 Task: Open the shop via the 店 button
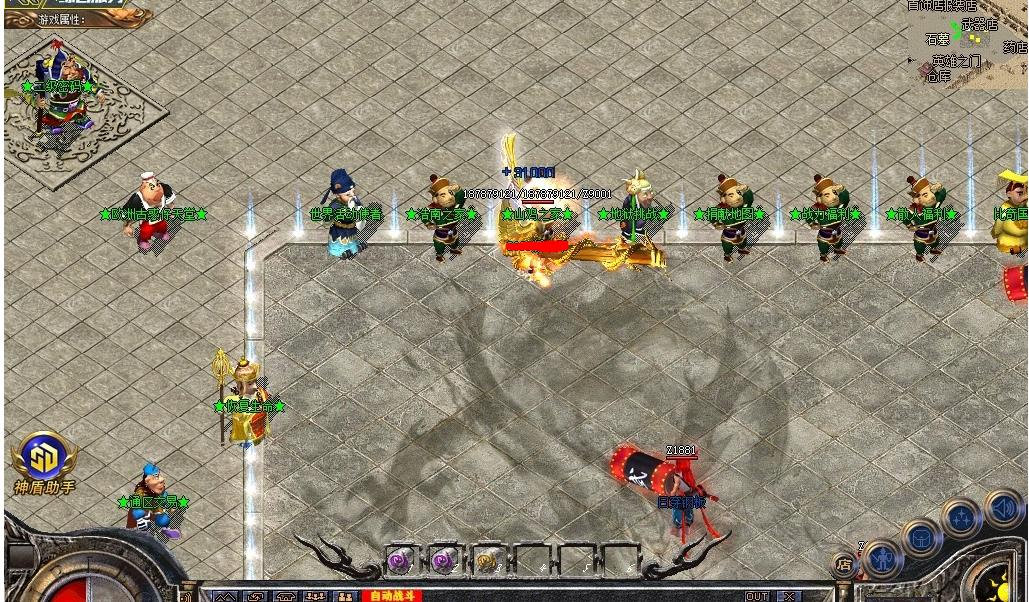tap(845, 564)
